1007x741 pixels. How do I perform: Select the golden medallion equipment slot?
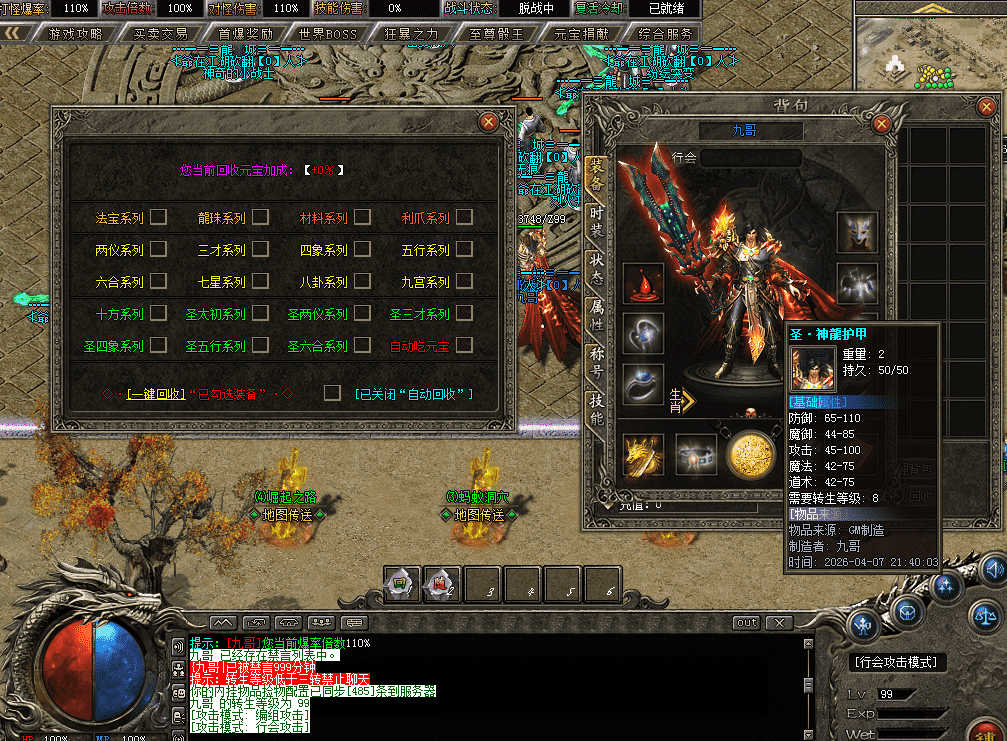click(749, 456)
